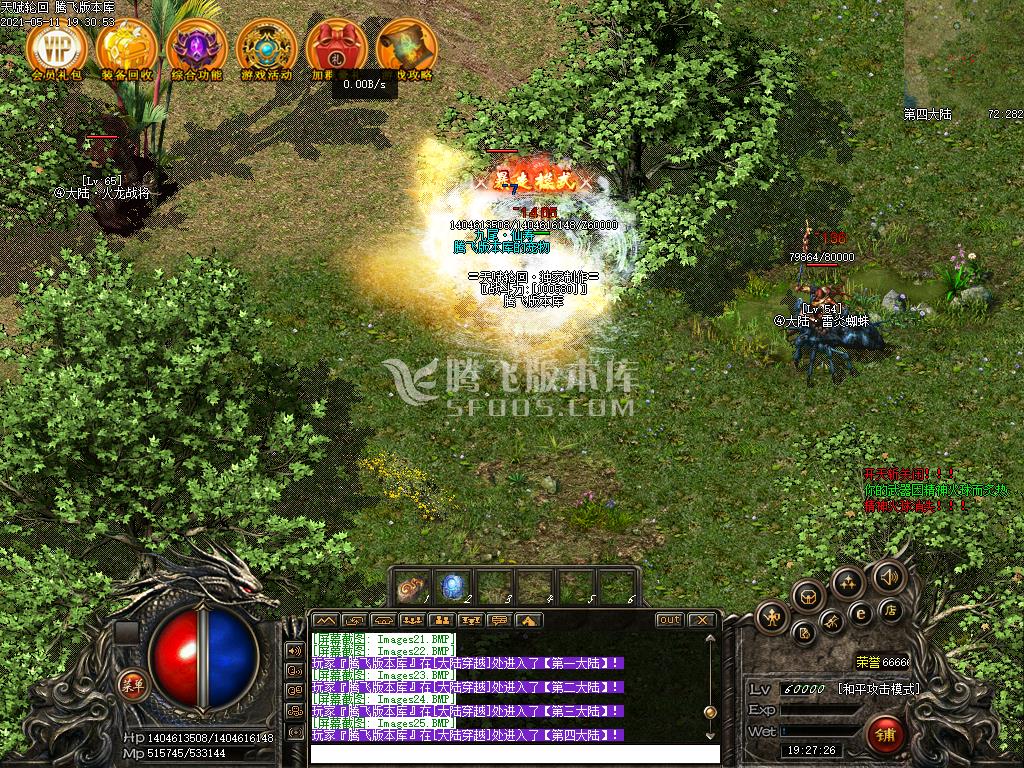Close the chat panel with X
1024x768 pixels.
702,620
